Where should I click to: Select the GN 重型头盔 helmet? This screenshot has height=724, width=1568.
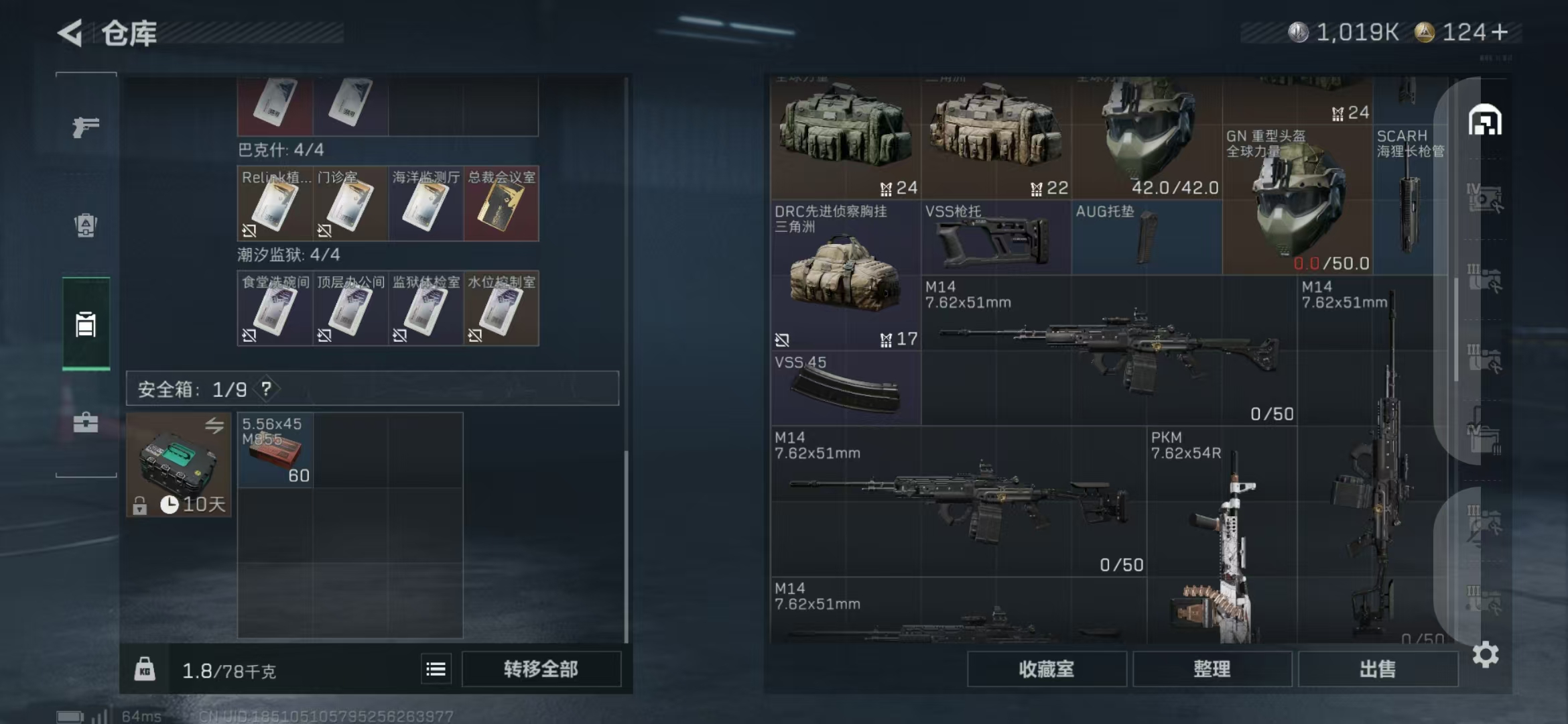click(1297, 201)
